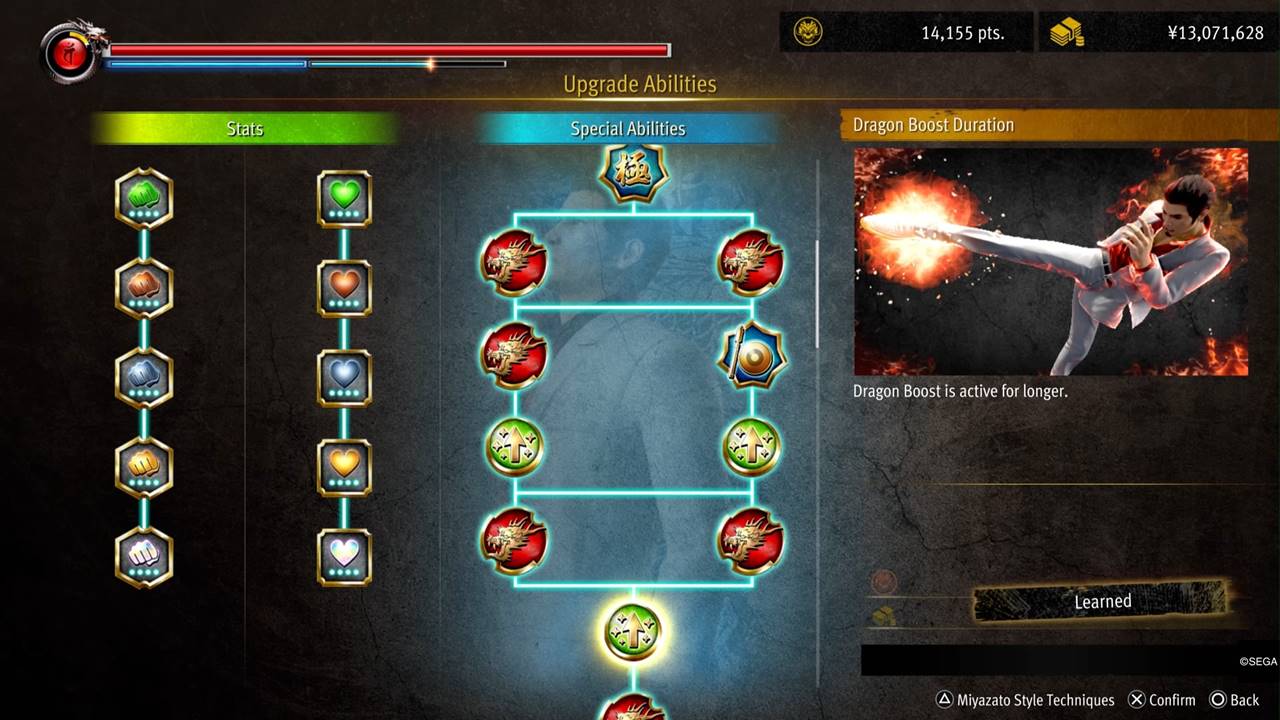
Task: Pick the blue fist stat upgrade
Action: (144, 378)
